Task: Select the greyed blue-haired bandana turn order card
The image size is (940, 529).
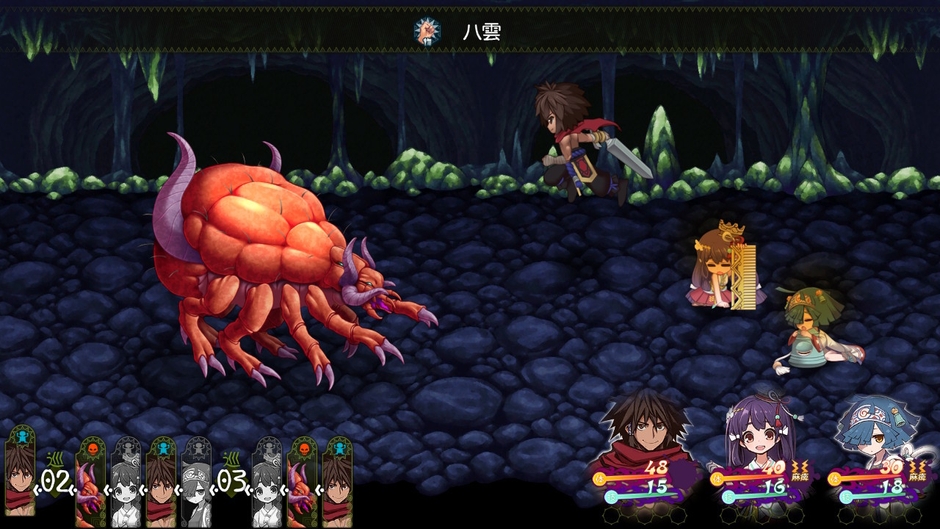Action: [x=196, y=482]
